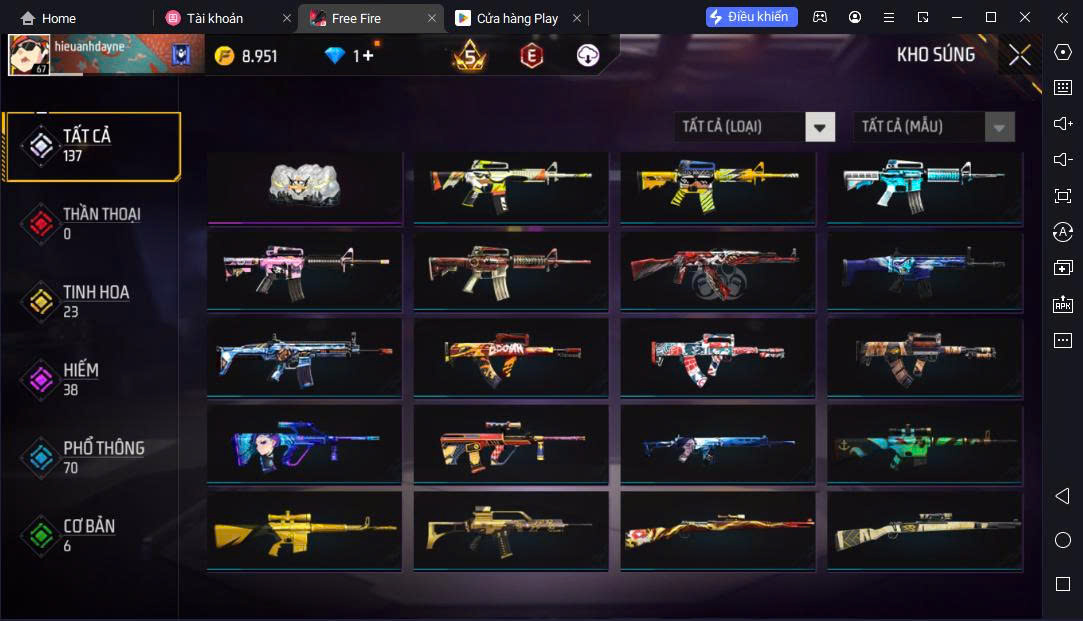Viewport: 1083px width, 621px height.
Task: Select the TẤT CẢ weapon category tab
Action: click(x=92, y=146)
